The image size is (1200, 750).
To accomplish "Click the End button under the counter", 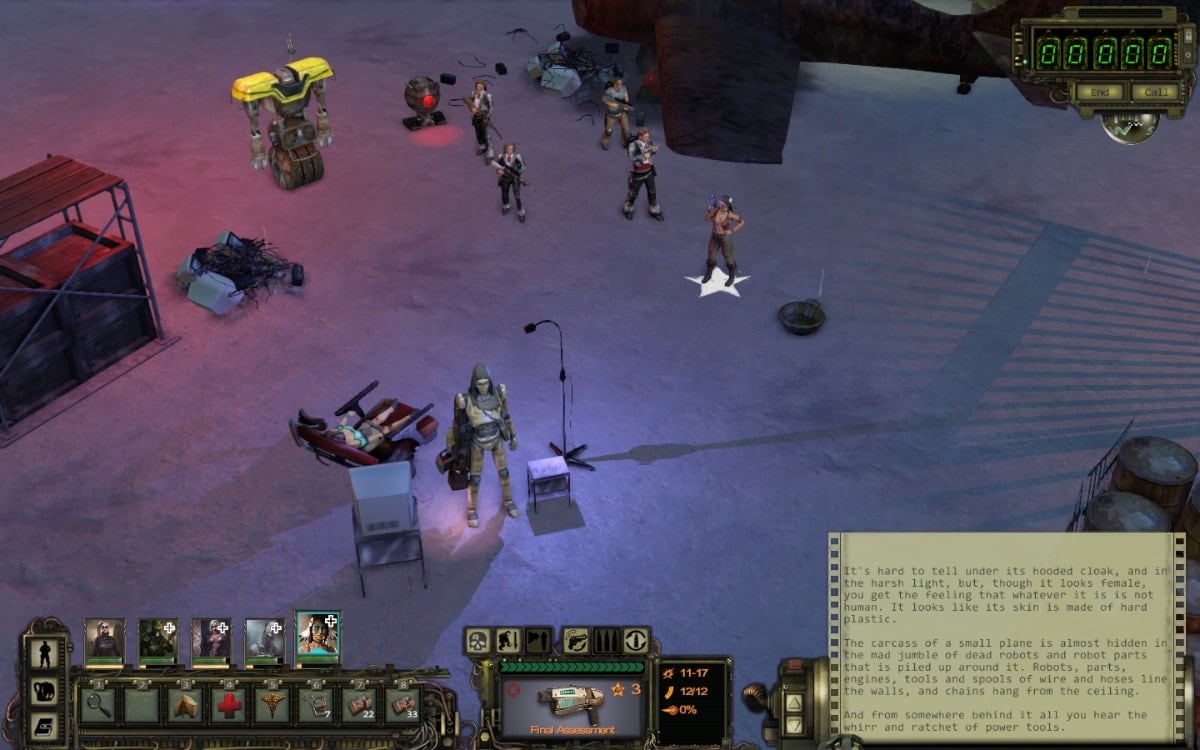I will 1100,92.
